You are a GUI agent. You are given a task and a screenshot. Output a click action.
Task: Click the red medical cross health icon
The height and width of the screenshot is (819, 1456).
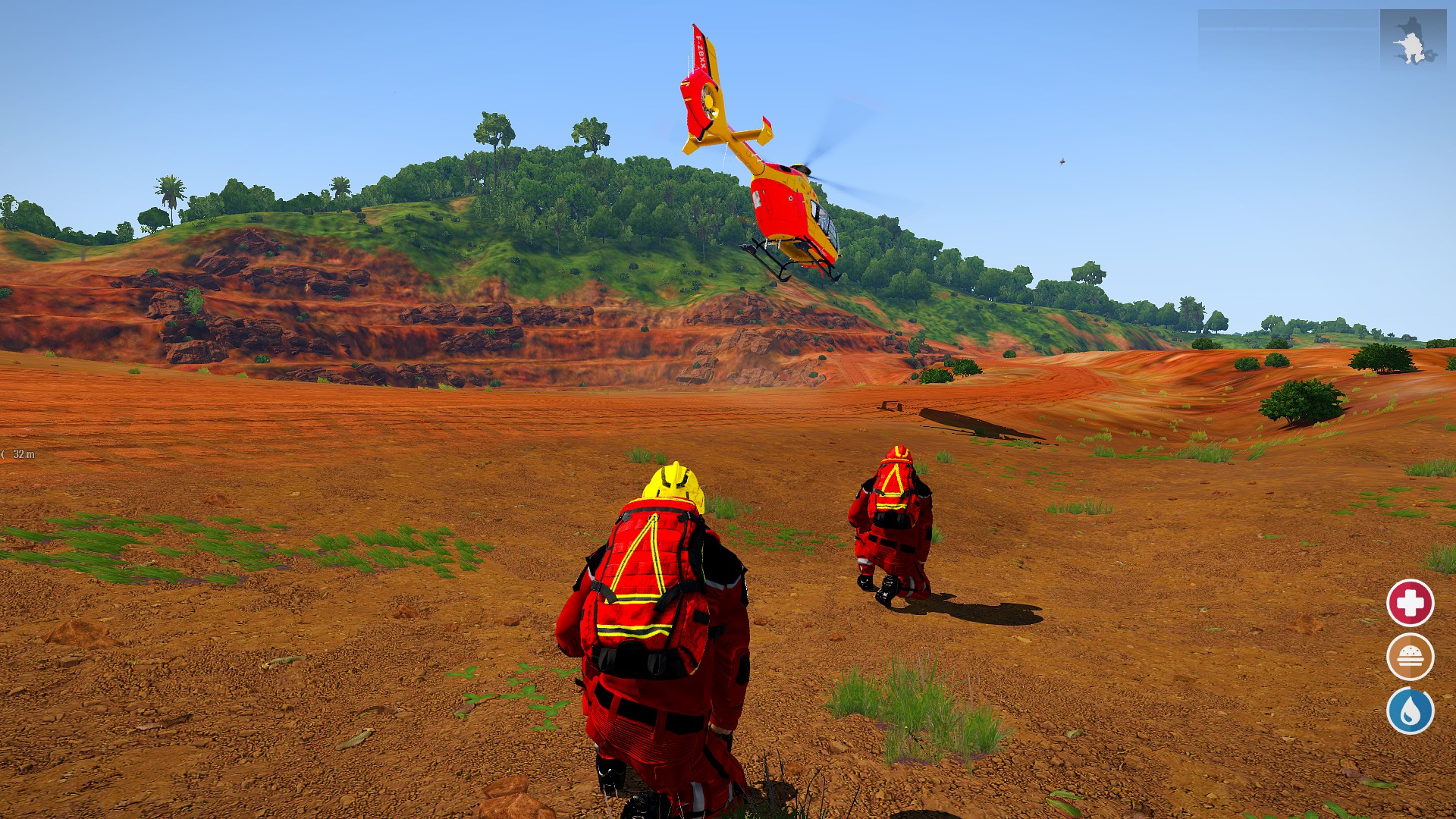pos(1410,603)
